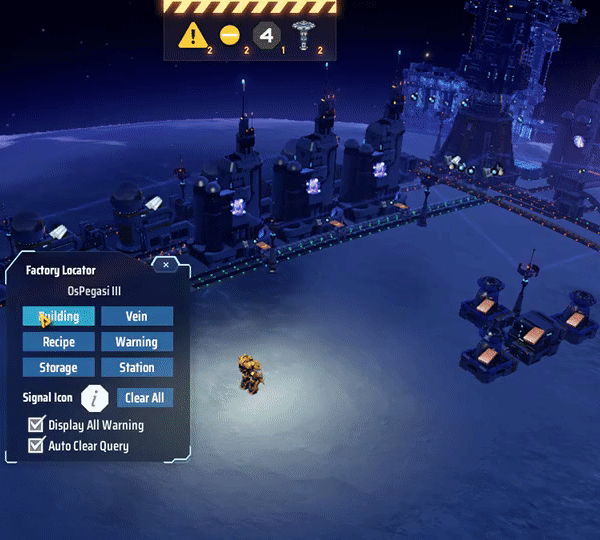
Task: Click the octagon number 4 signal icon
Action: click(265, 36)
